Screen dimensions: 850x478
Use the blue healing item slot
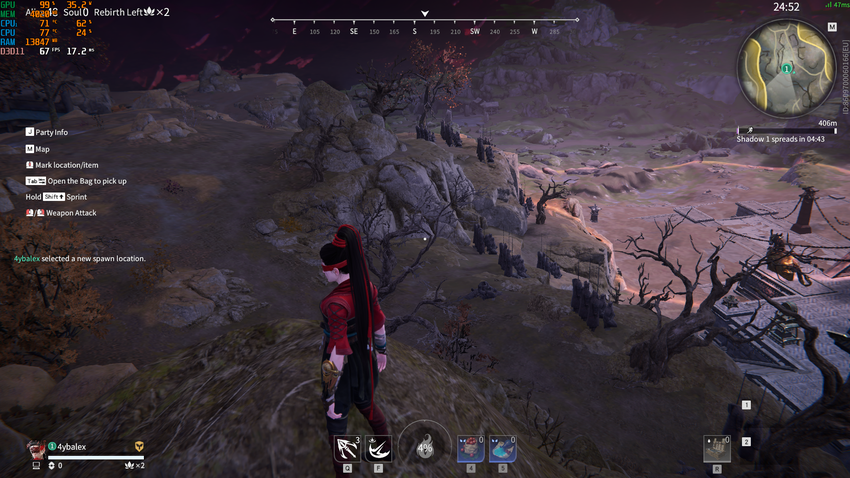(x=502, y=448)
